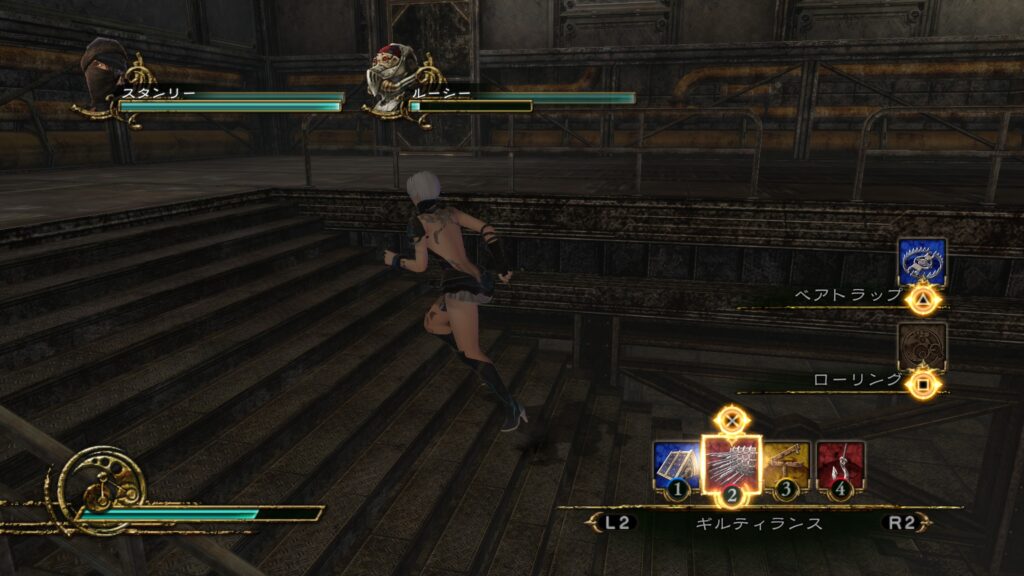Select the blue trap in slot 1
Screen dimensions: 1024x576
point(676,465)
